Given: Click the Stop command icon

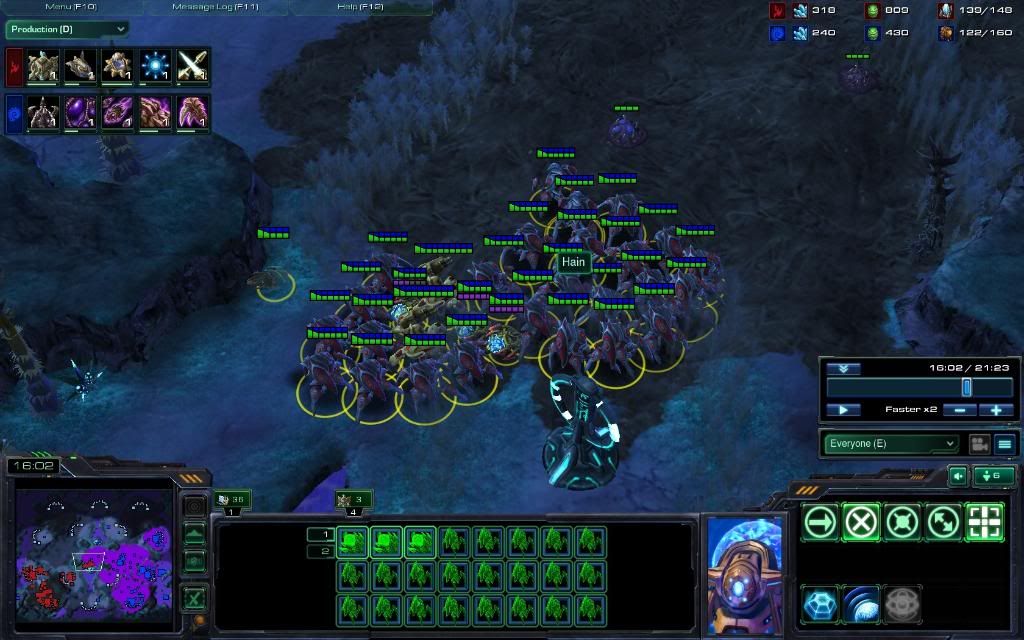Looking at the screenshot, I should tap(861, 522).
